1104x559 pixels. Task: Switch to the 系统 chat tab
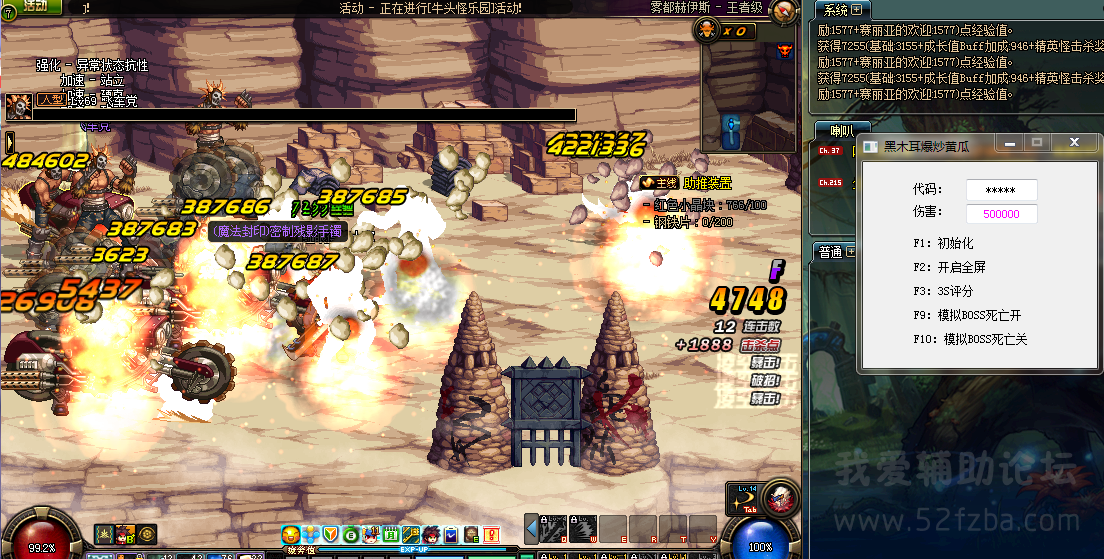[837, 10]
